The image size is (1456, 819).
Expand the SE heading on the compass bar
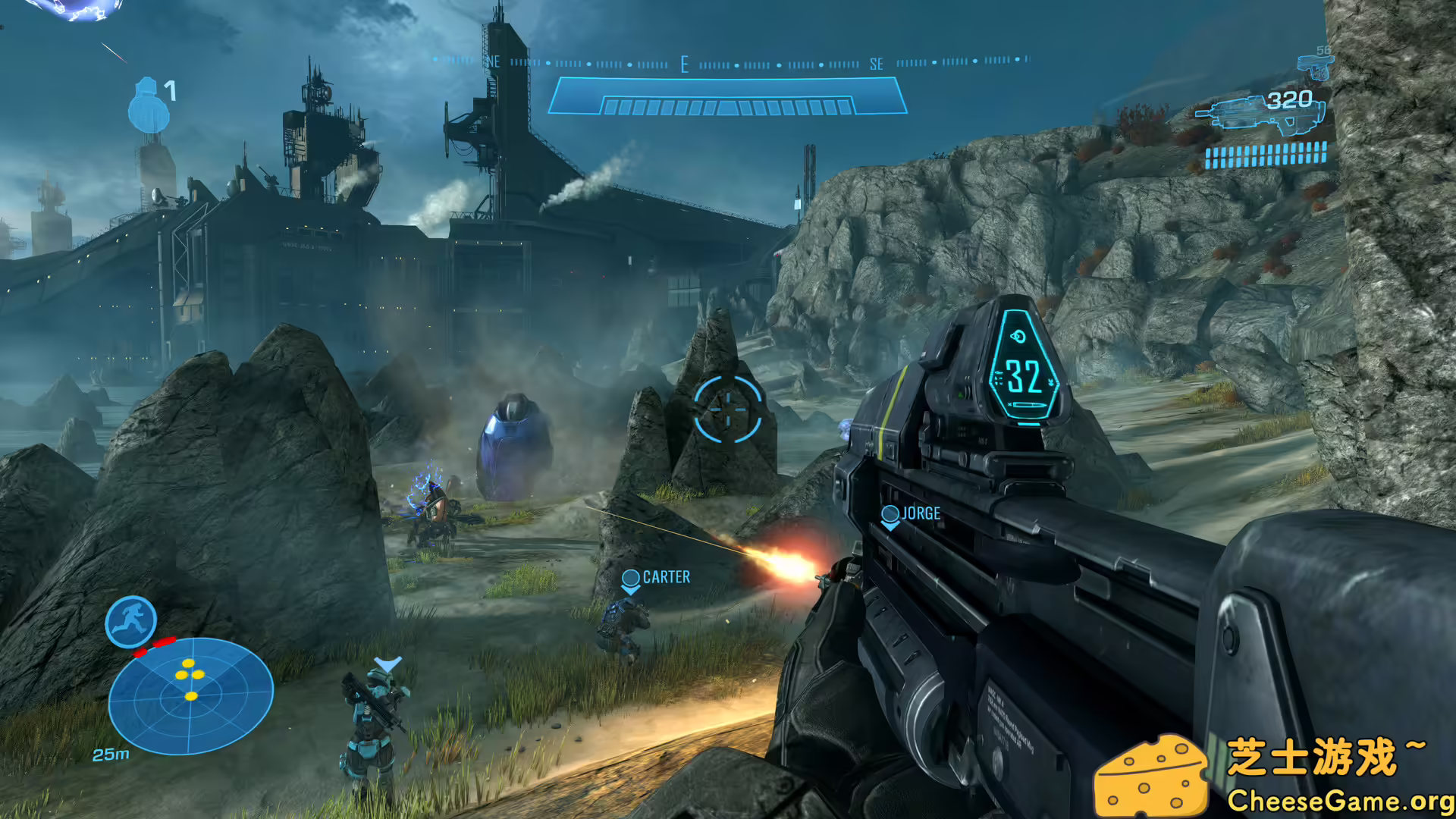coord(877,64)
